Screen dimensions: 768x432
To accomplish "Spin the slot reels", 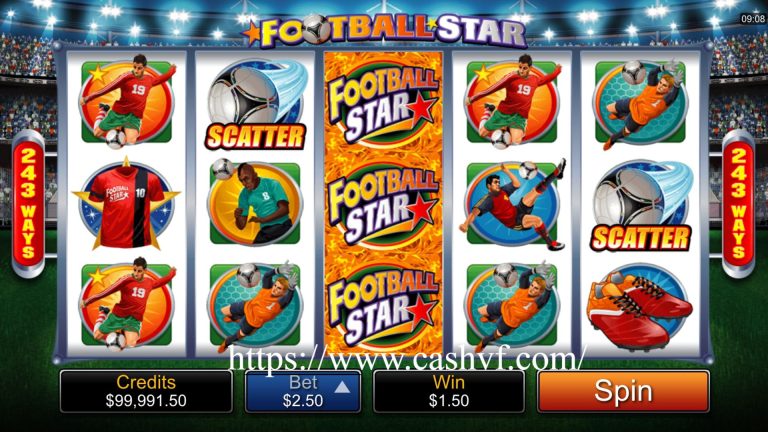I will [x=623, y=392].
